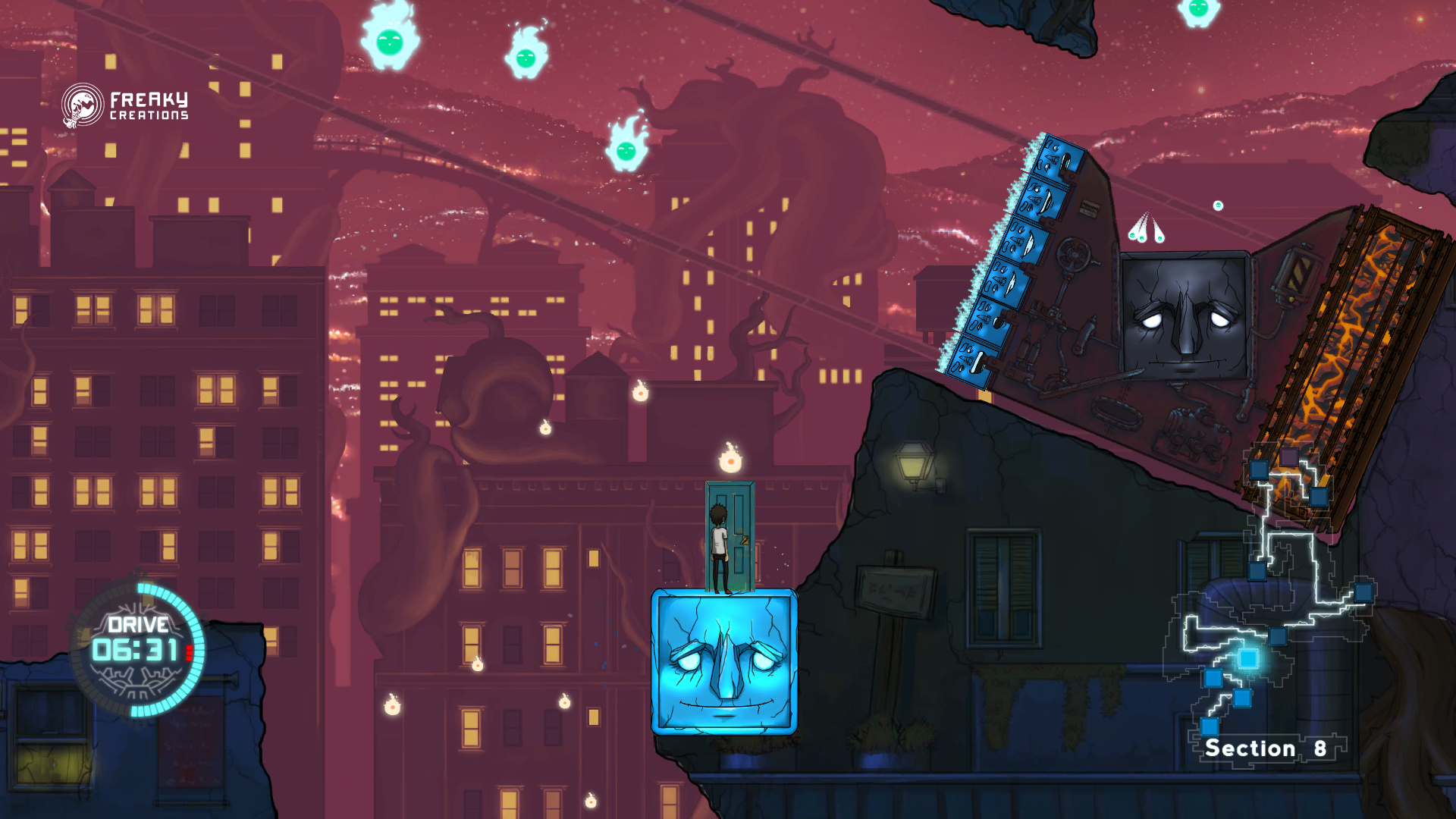Expand the purple node above the lava track
This screenshot has height=819, width=1456.
click(1289, 457)
